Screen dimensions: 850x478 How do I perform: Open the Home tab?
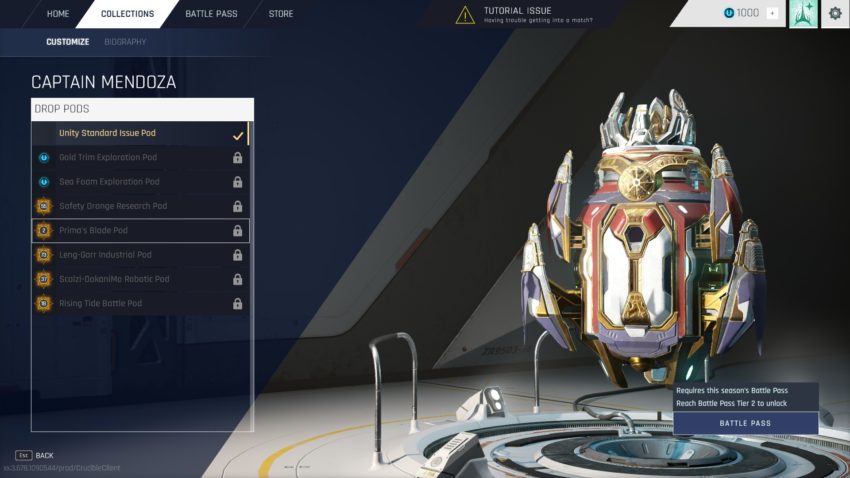pos(58,14)
